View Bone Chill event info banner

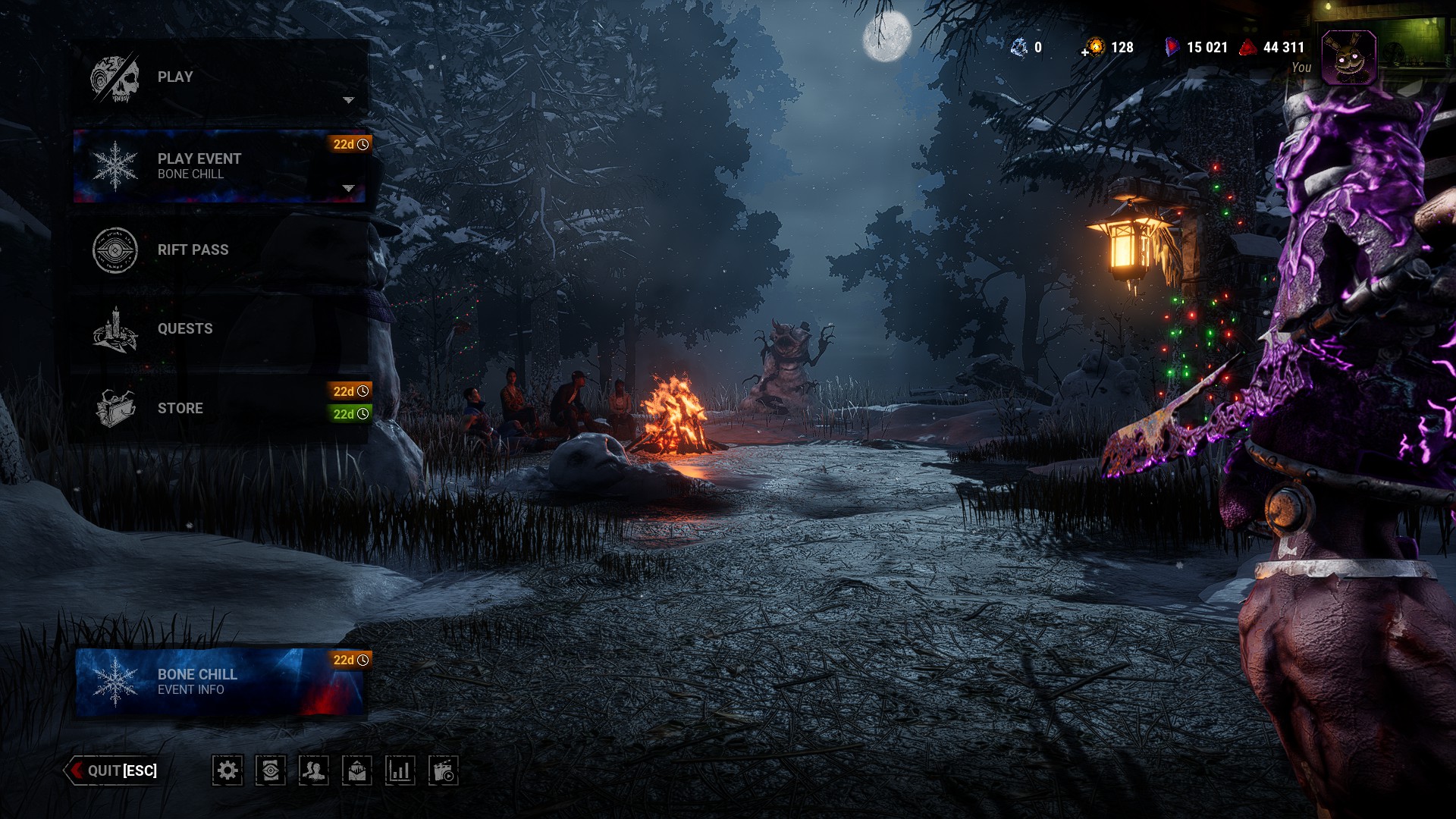point(220,682)
